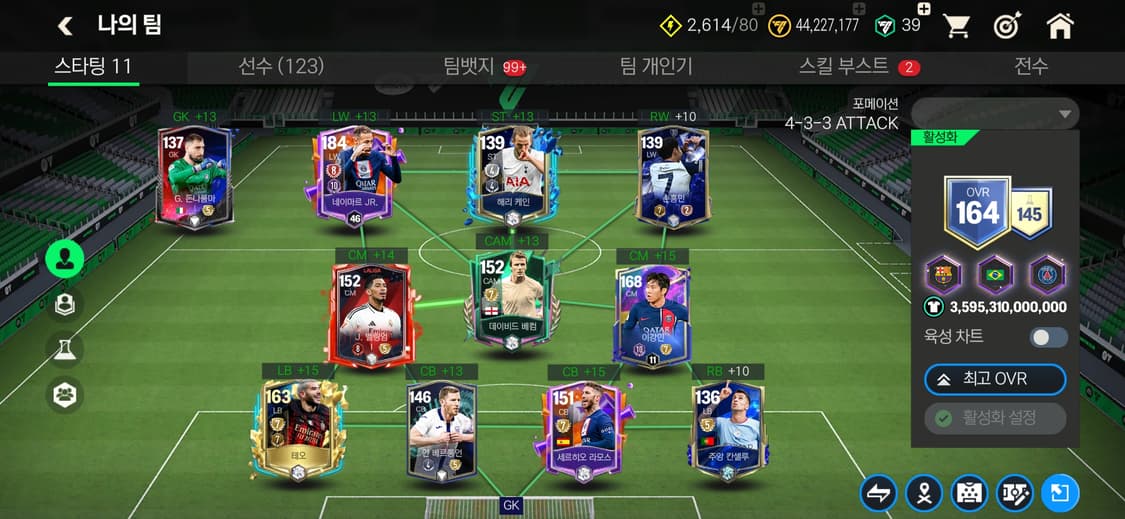Choose the G. 돈나룸마 goalkeeper card
Viewport: 1125px width, 519px height.
[x=194, y=177]
